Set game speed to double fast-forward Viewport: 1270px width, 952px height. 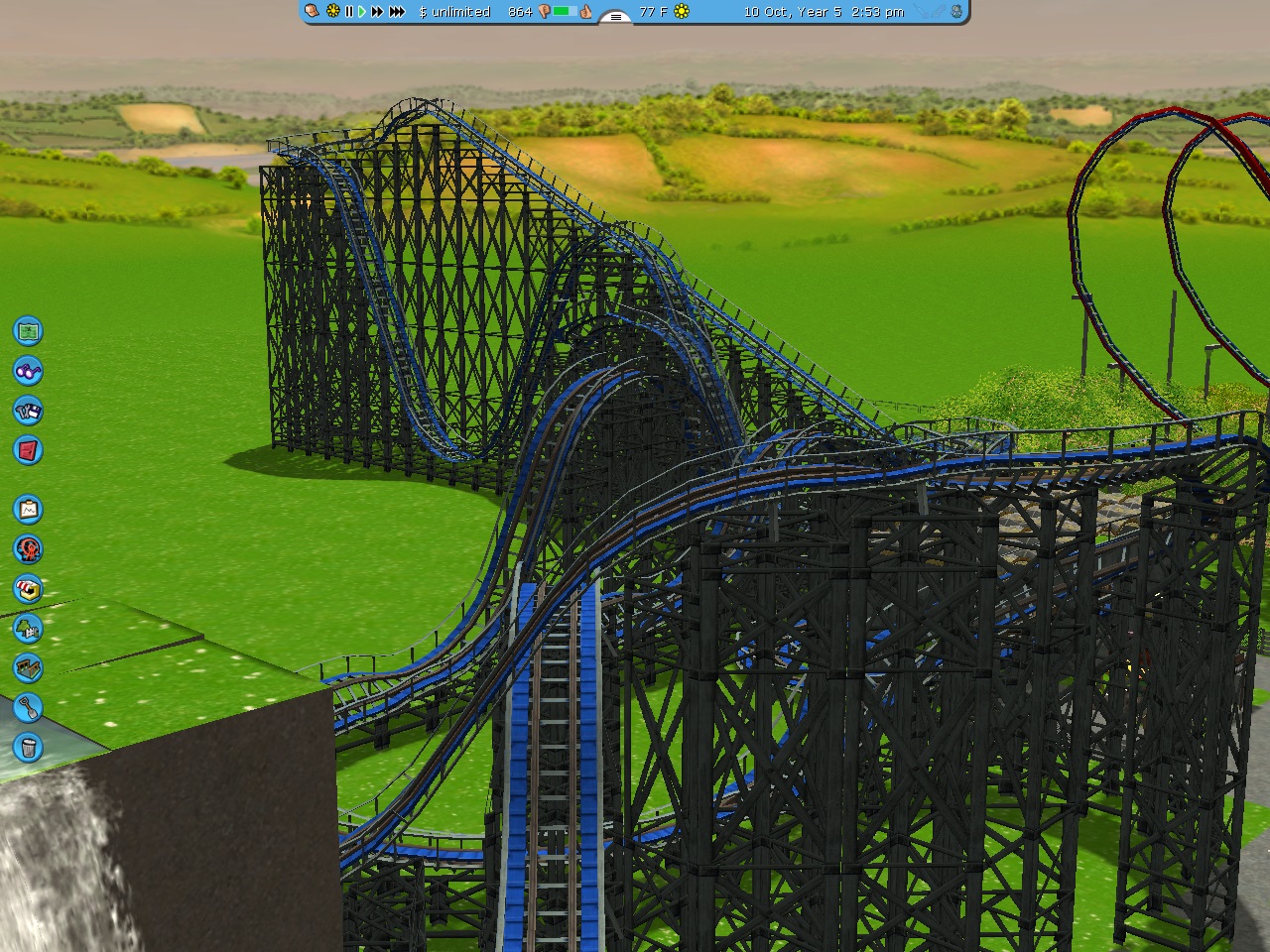coord(377,12)
